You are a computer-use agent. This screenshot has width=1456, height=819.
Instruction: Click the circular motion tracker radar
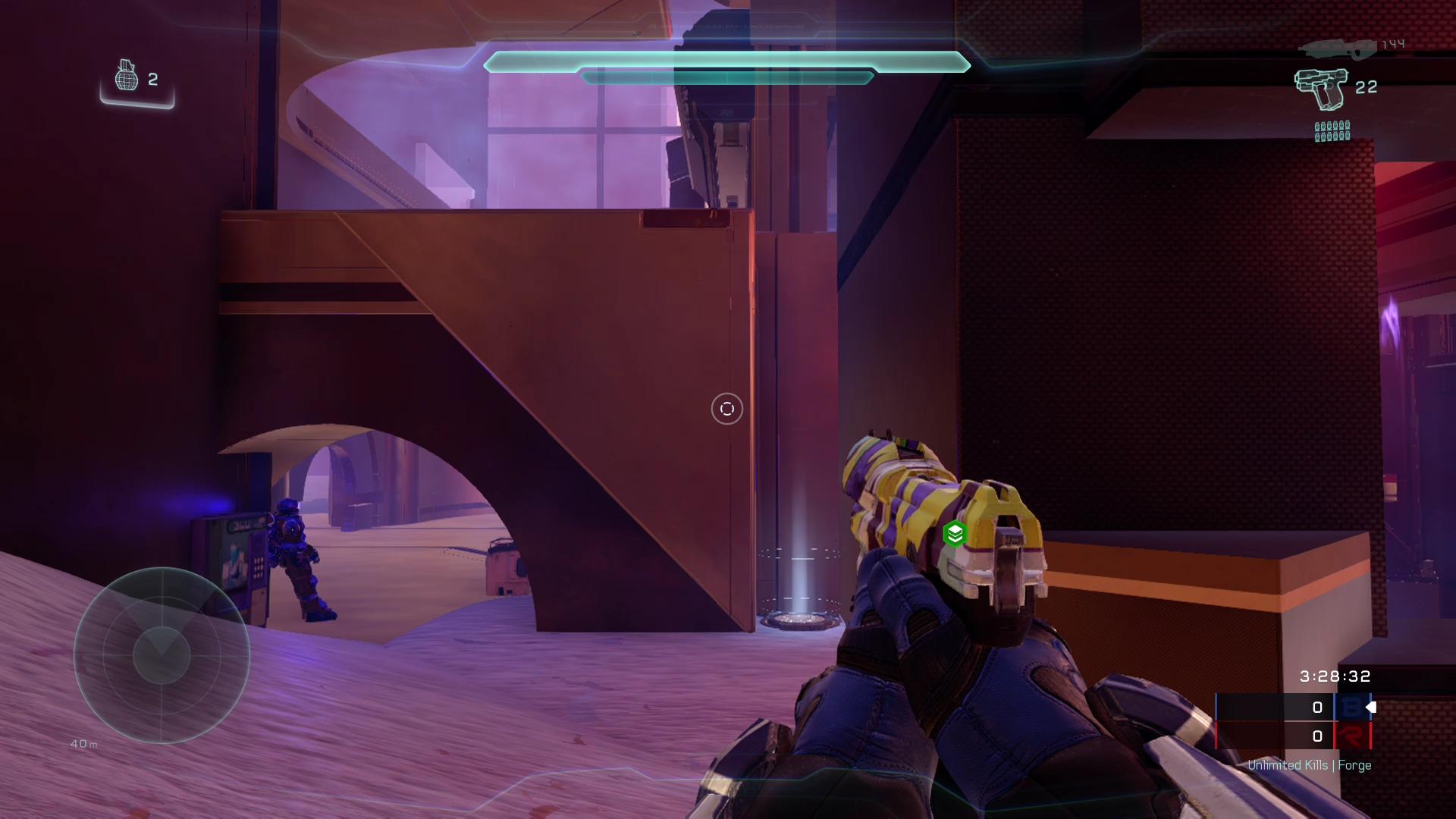(162, 655)
